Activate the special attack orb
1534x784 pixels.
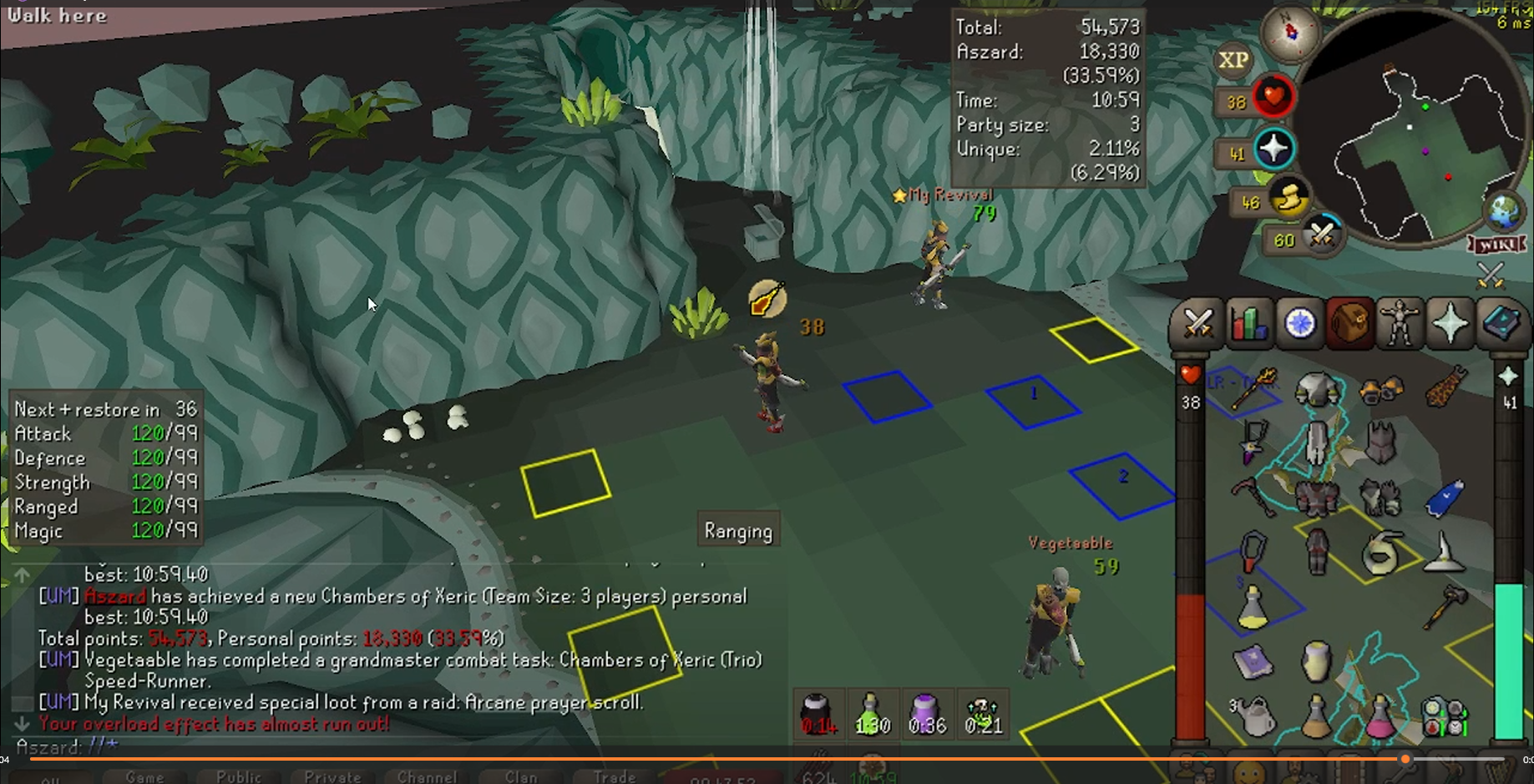(x=1322, y=236)
